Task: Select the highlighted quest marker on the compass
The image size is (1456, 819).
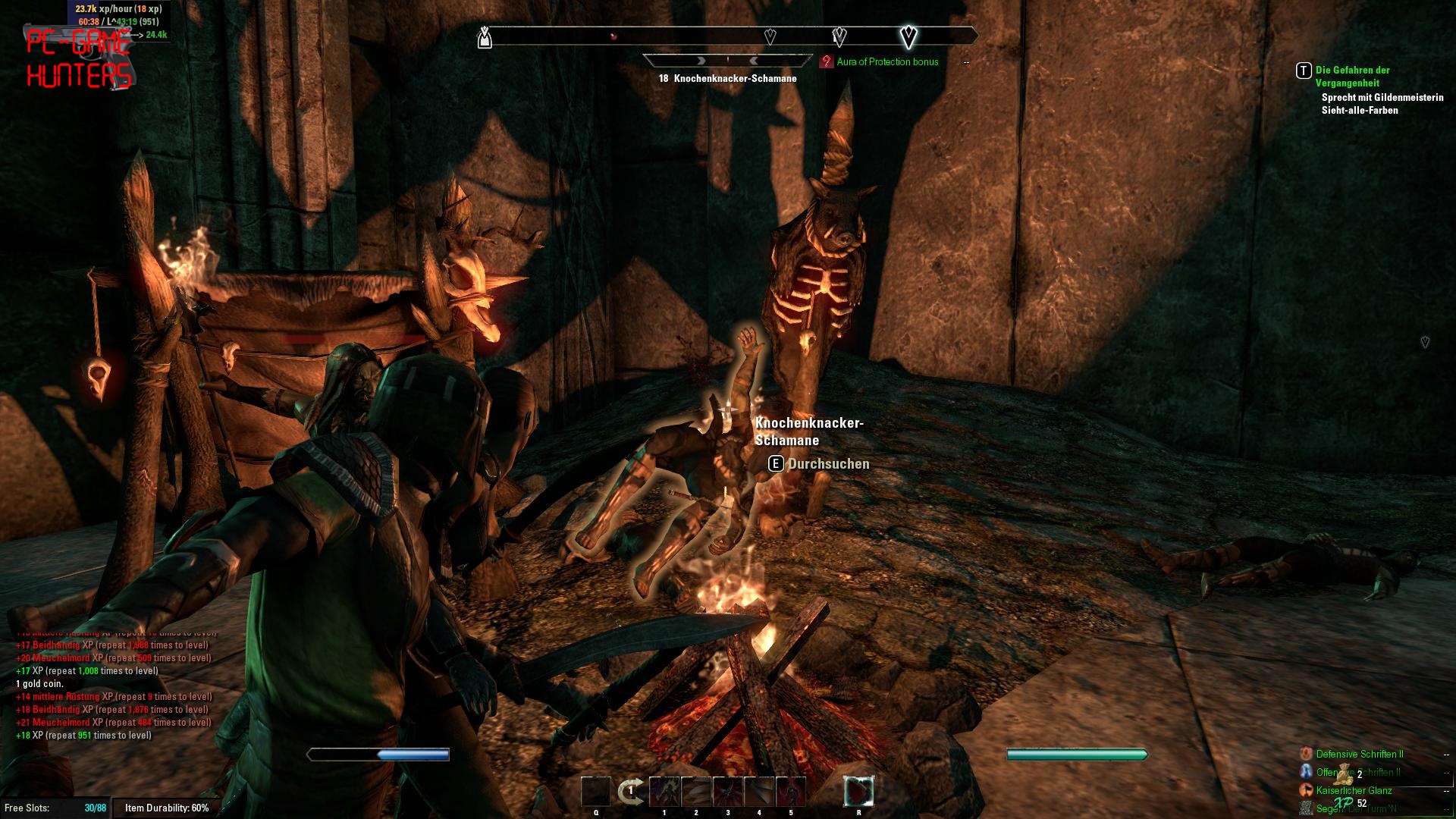Action: coord(908,36)
